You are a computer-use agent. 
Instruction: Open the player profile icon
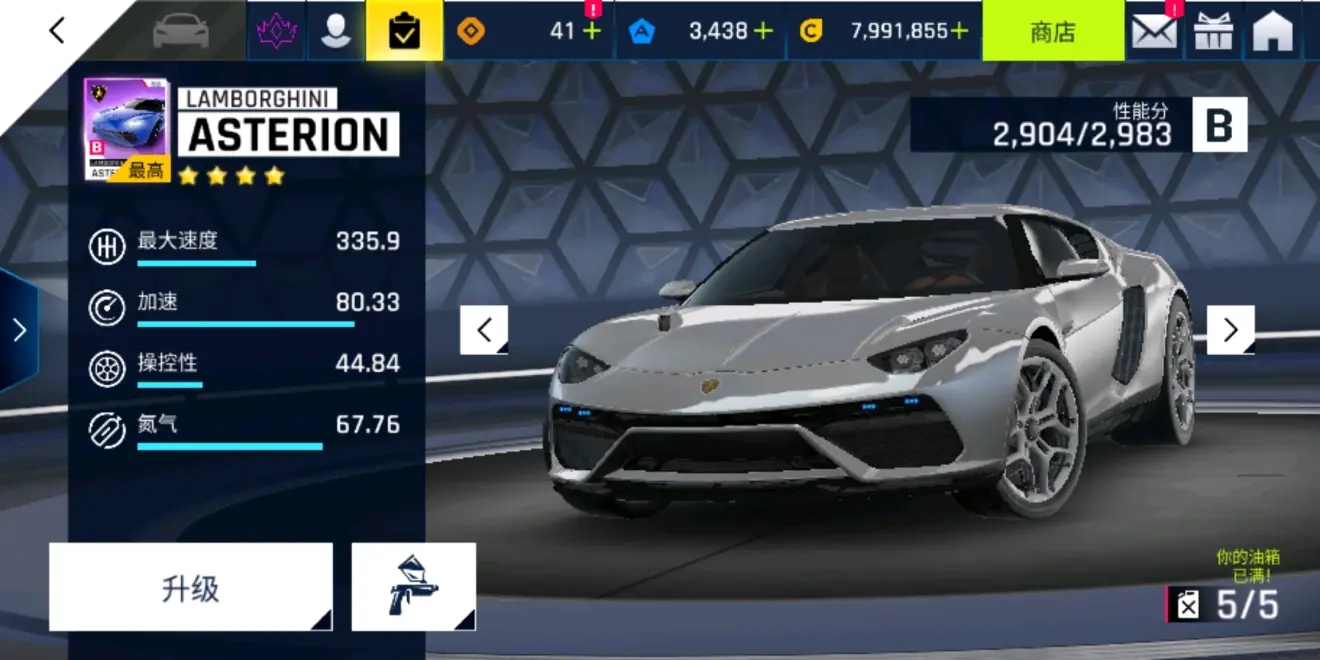[336, 31]
